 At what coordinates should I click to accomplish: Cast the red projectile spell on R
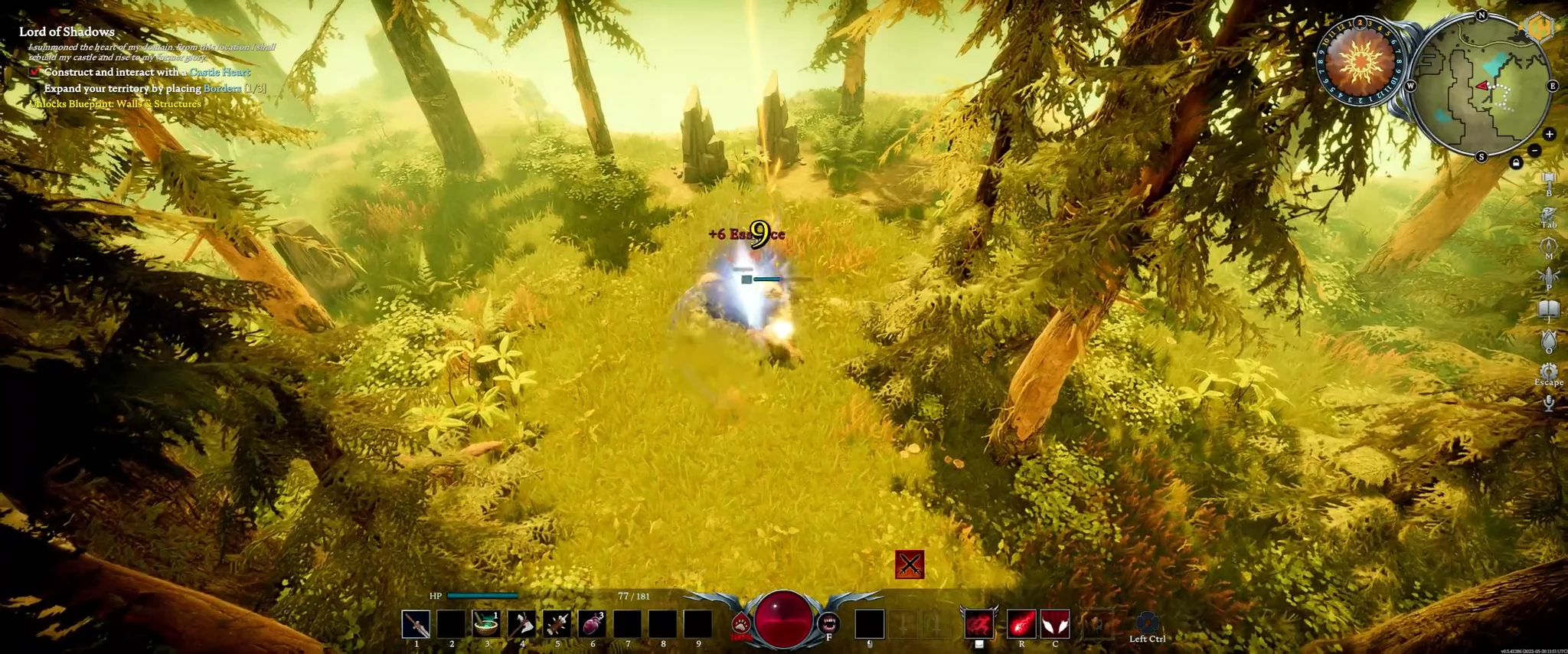pos(1021,624)
